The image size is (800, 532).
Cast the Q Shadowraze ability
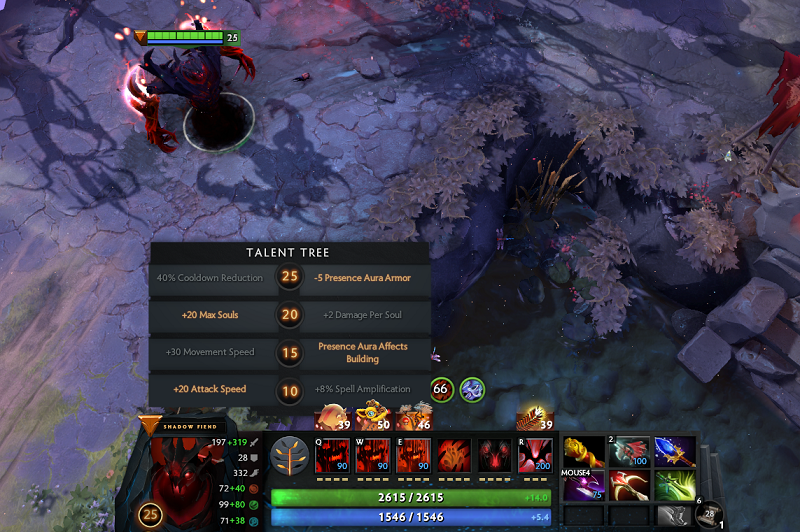click(x=332, y=456)
